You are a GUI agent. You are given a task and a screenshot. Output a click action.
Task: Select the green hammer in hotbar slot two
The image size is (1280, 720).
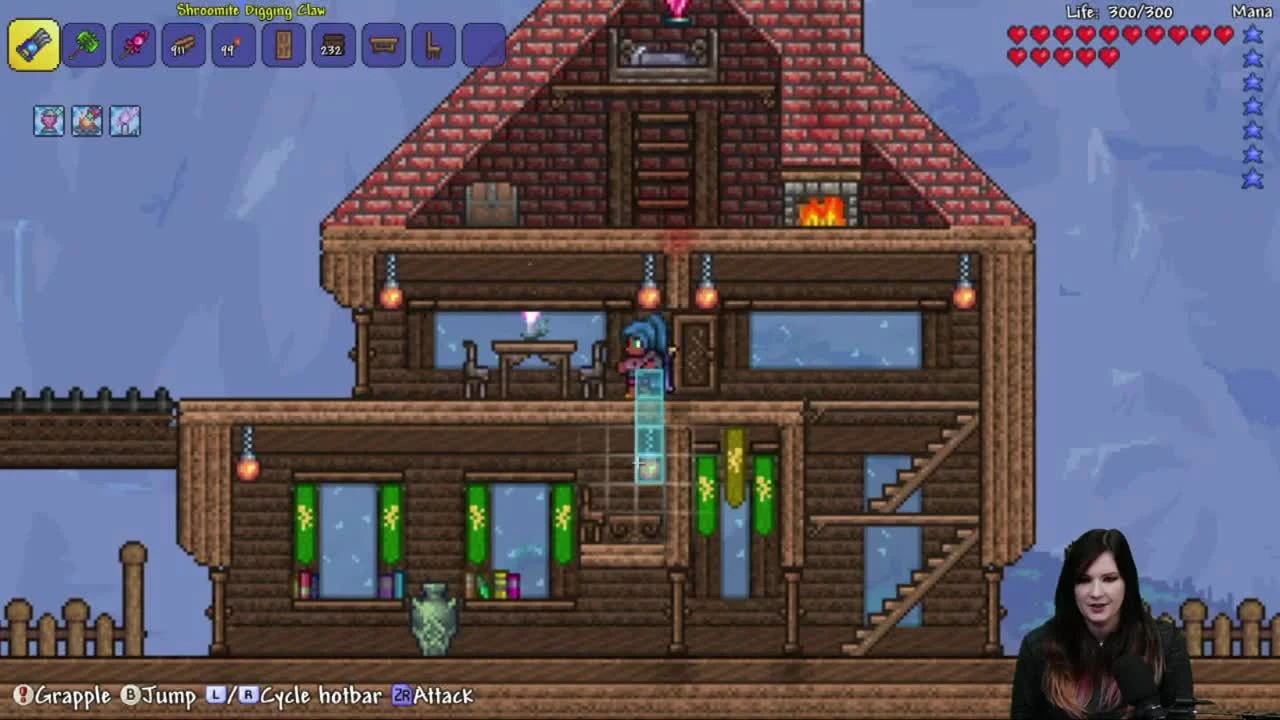[x=86, y=45]
